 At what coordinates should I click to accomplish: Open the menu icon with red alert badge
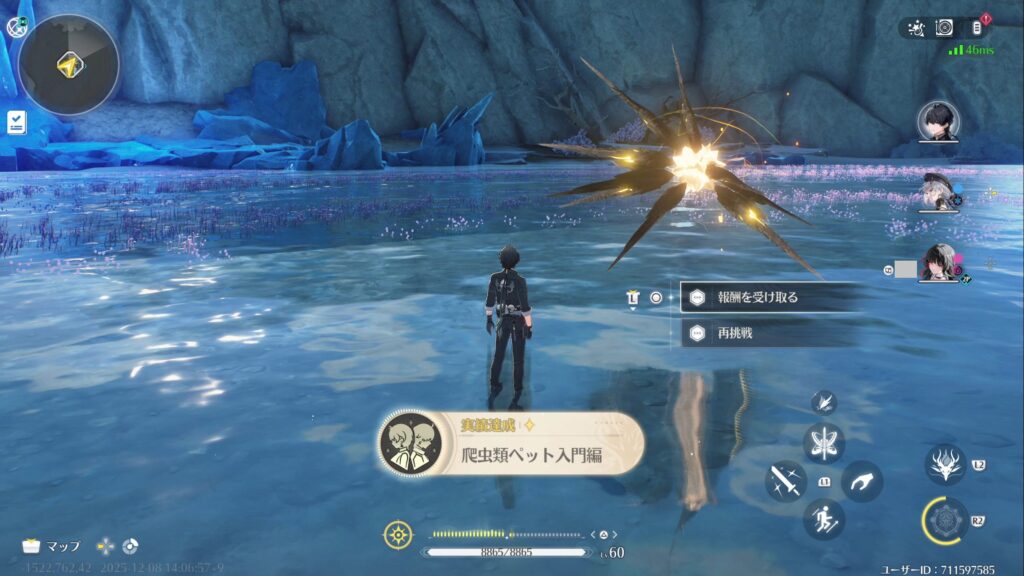pyautogui.click(x=978, y=28)
